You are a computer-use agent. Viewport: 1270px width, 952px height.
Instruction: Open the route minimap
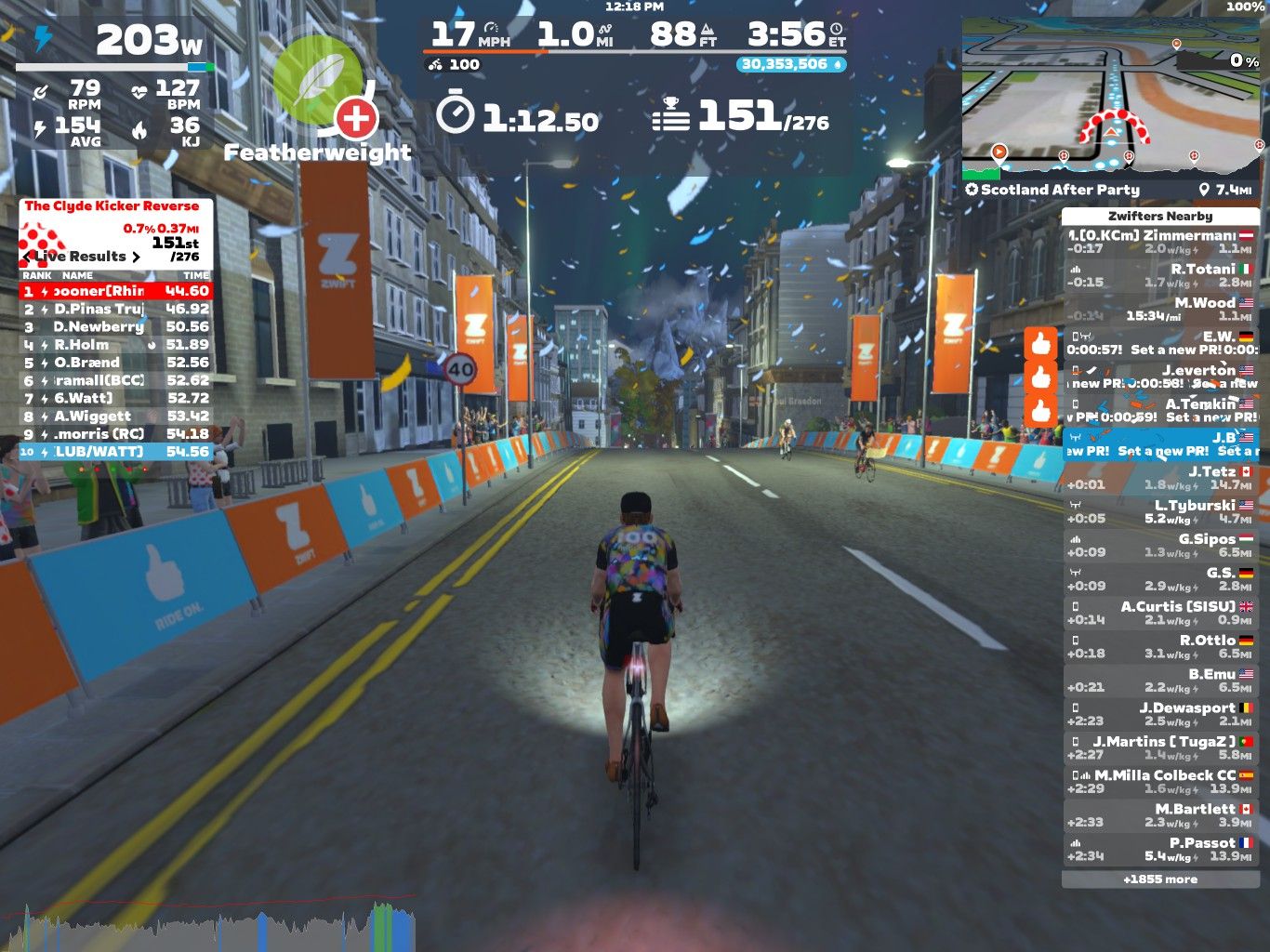(1111, 98)
